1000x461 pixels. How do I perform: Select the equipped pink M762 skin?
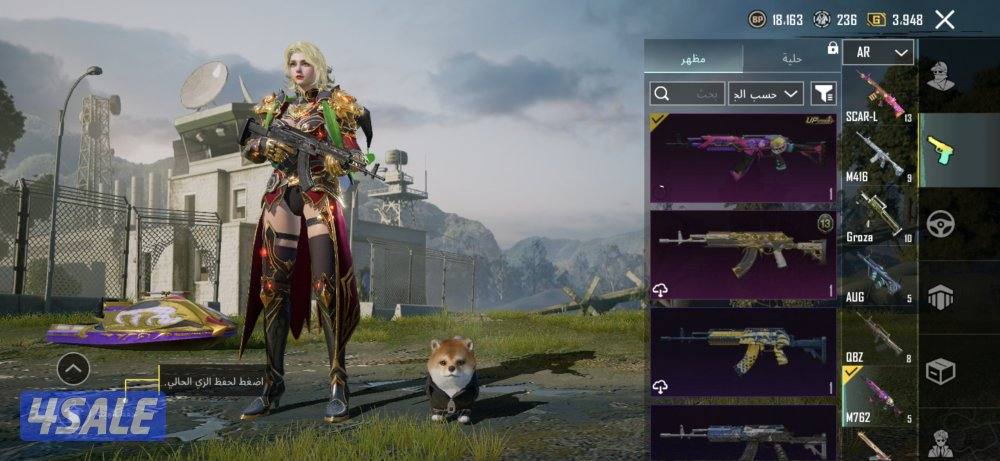coord(743,157)
